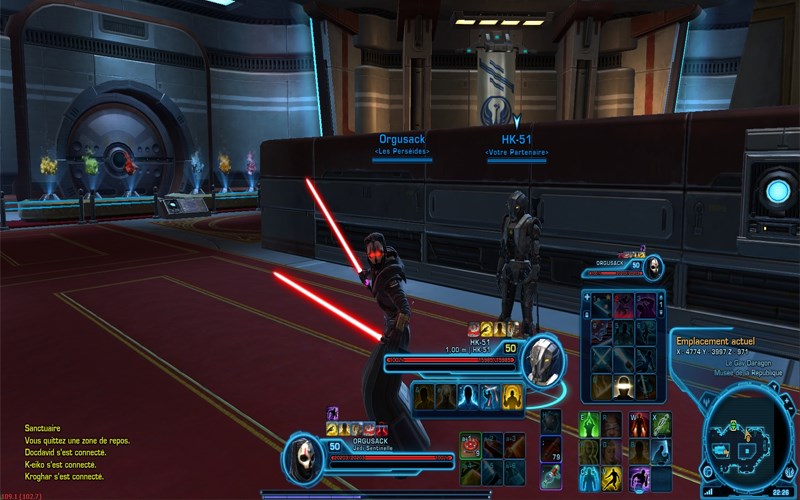Viewport: 800px width, 500px height.
Task: Activate the yellow running figure ability
Action: (x=612, y=479)
